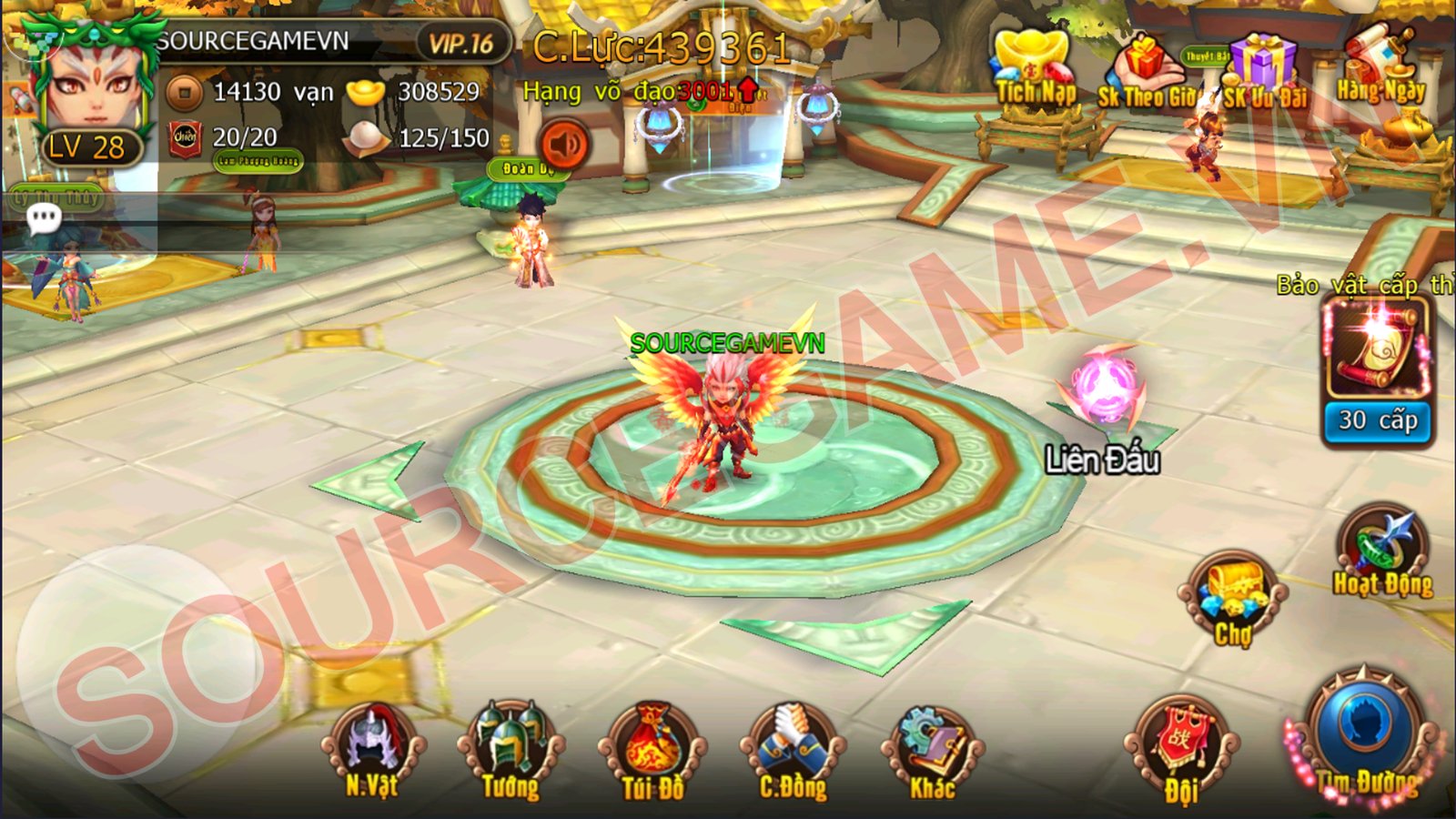Open Sk Theo Giờ hourly event
The width and height of the screenshot is (1456, 819).
point(1147,75)
